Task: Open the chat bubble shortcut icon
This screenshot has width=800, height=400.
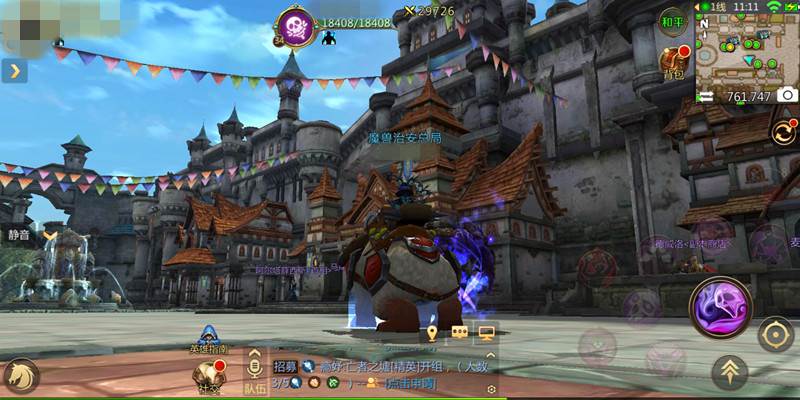Action: point(460,333)
